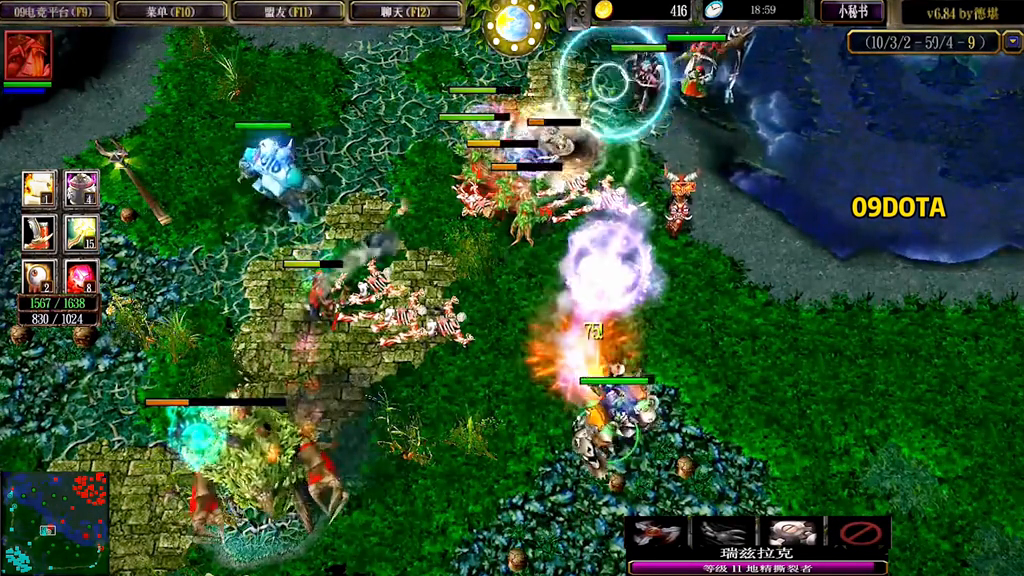The height and width of the screenshot is (576, 1024).
Task: Use the purple bottle item with 4 charges
Action: pos(81,188)
